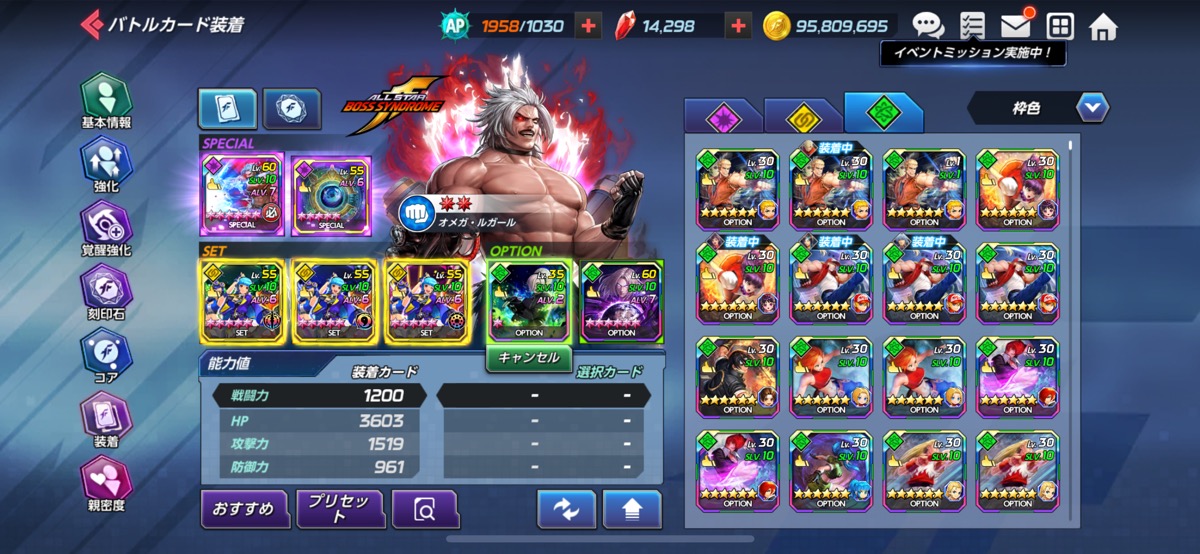This screenshot has width=1200, height=554.
Task: Open 親密度 affinity menu
Action: pos(105,482)
